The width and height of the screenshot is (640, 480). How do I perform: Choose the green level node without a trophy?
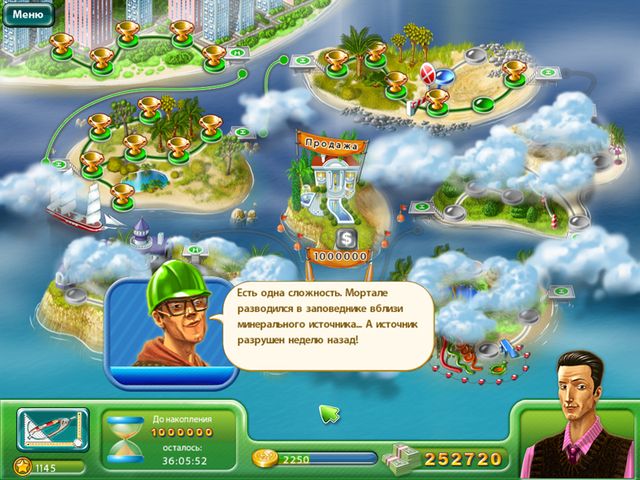(x=481, y=103)
